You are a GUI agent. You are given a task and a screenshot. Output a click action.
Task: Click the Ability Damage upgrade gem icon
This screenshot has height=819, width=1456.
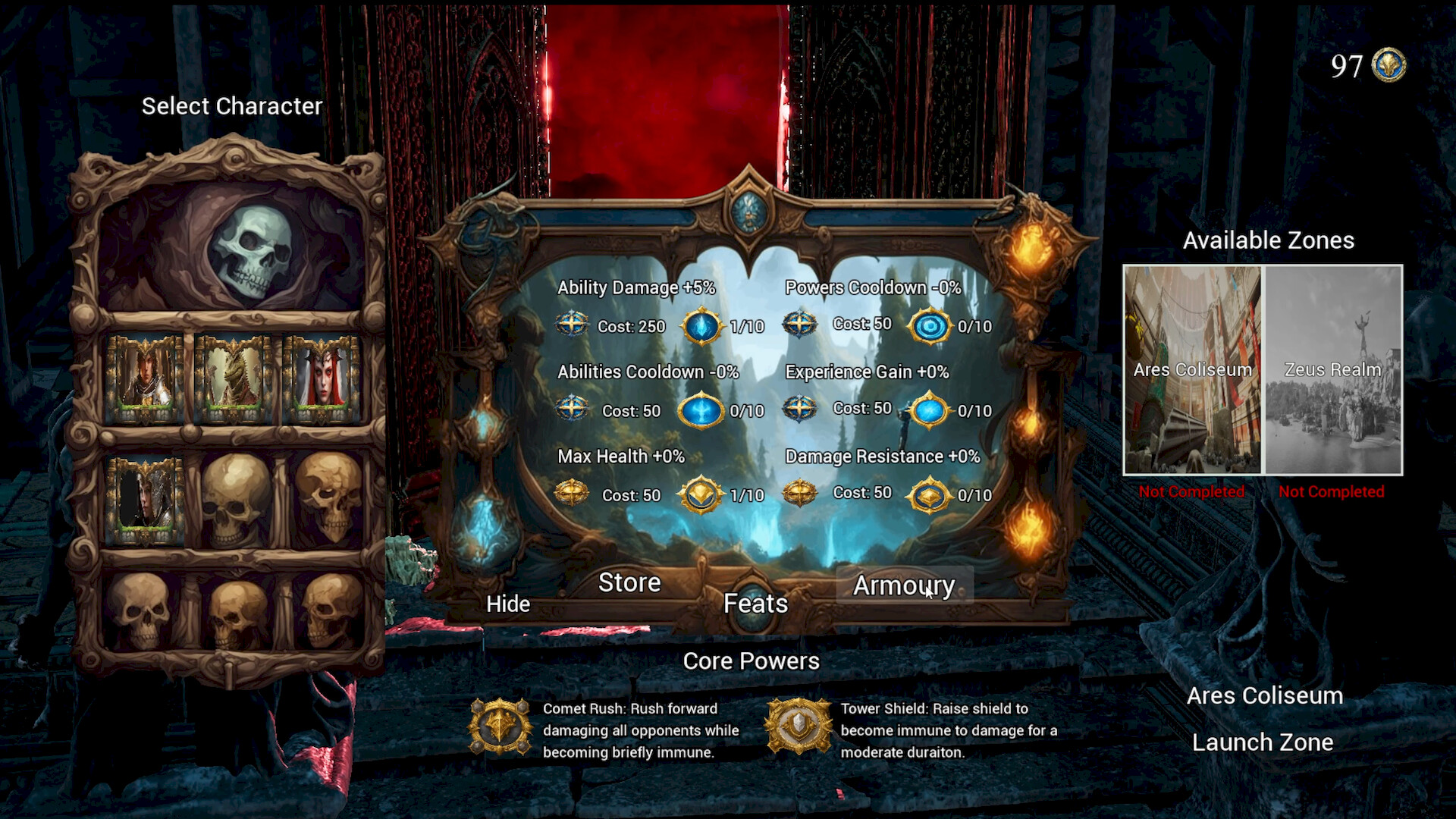pyautogui.click(x=703, y=325)
